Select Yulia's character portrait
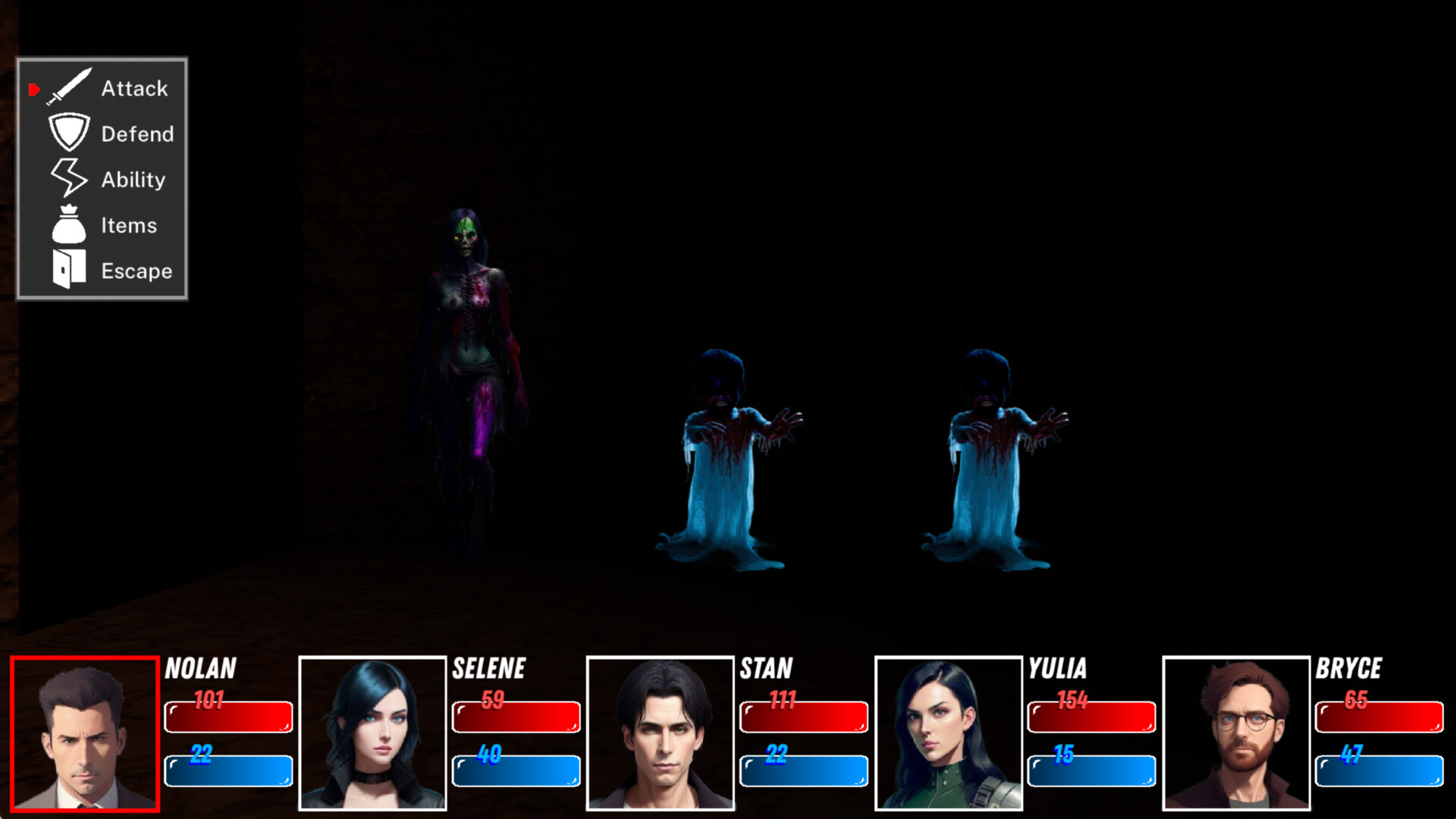The height and width of the screenshot is (819, 1456). click(948, 736)
